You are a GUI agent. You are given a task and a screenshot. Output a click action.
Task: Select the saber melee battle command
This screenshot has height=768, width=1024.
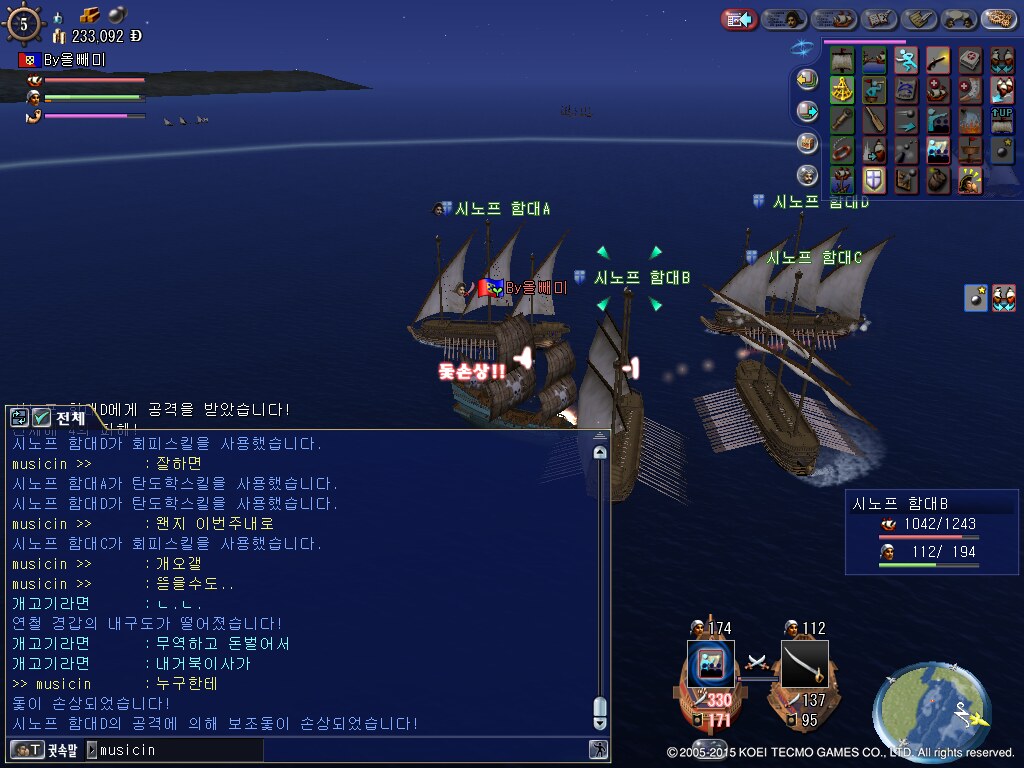[805, 663]
